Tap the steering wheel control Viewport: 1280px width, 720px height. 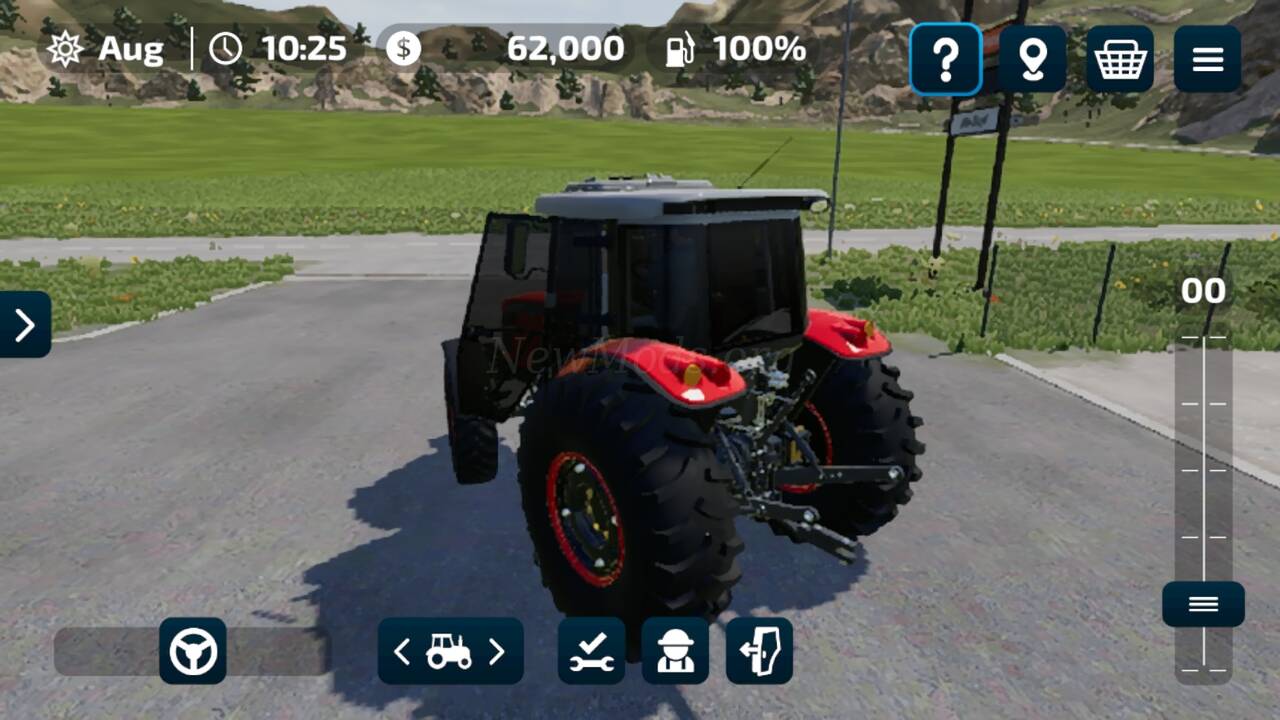tap(193, 651)
